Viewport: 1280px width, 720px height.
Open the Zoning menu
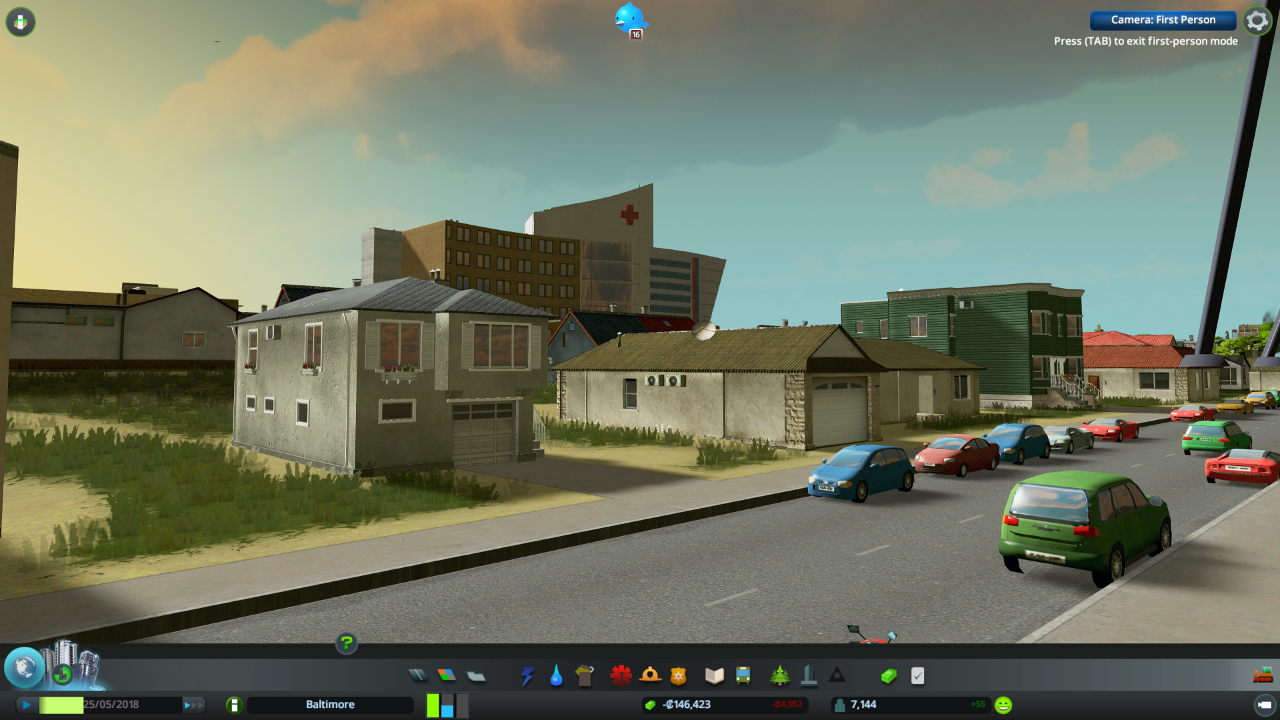coord(445,675)
